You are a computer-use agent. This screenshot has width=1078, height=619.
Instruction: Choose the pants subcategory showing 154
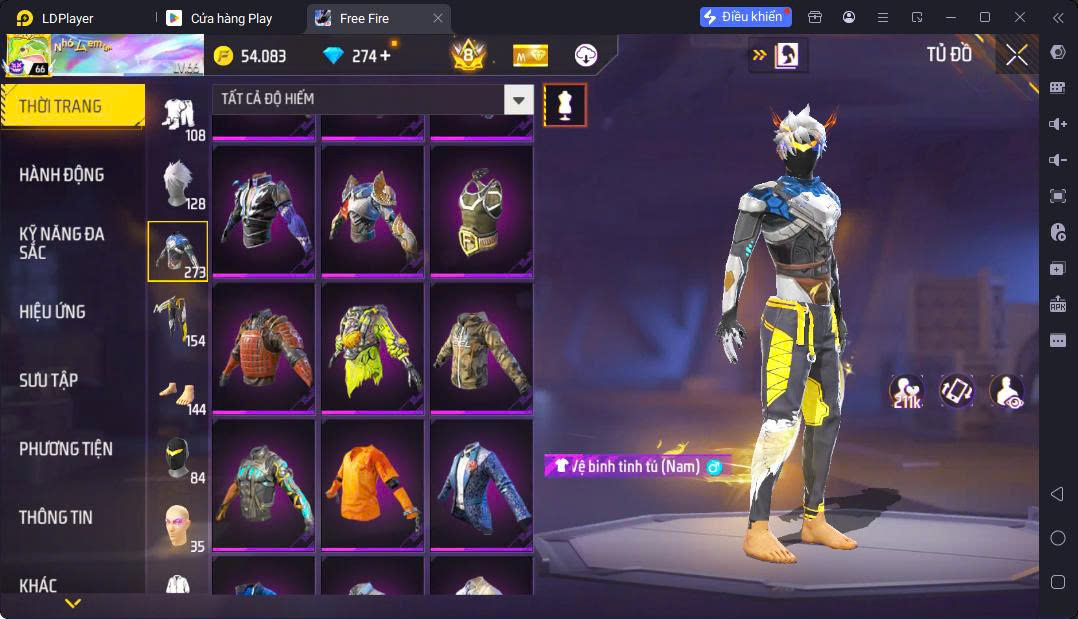[x=178, y=321]
